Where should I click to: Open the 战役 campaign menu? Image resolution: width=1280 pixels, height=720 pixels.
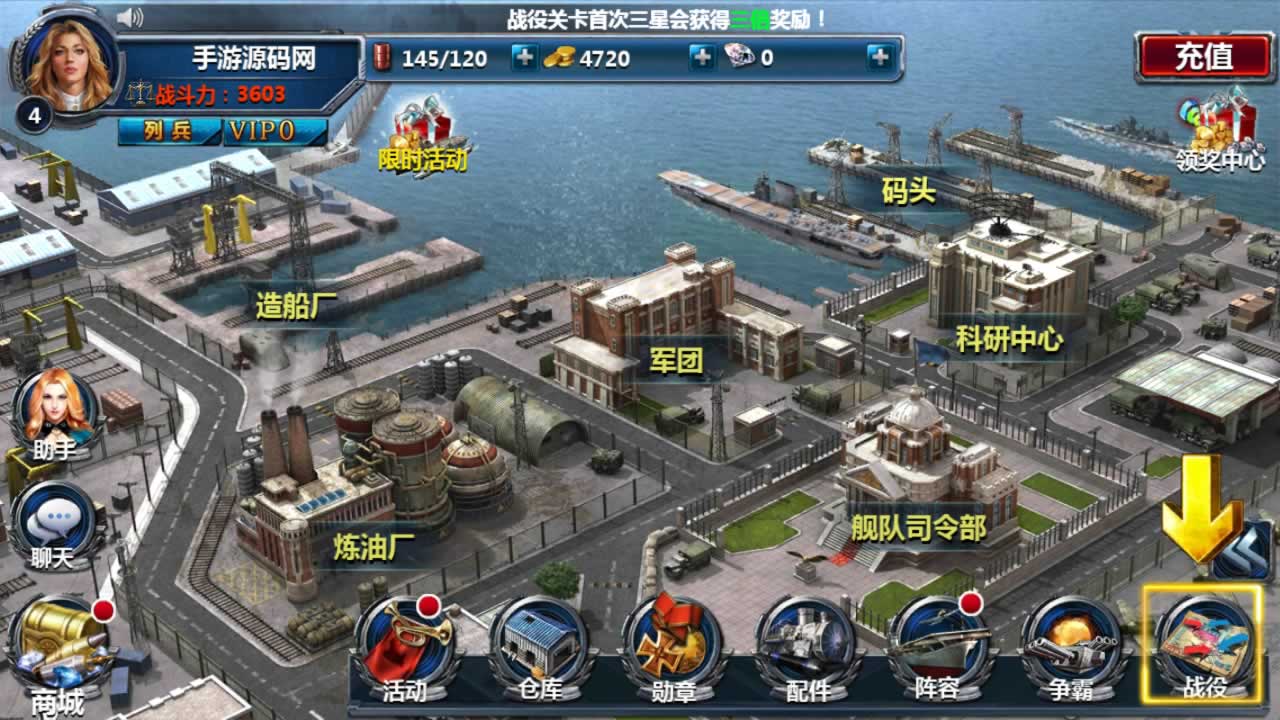coord(1203,645)
